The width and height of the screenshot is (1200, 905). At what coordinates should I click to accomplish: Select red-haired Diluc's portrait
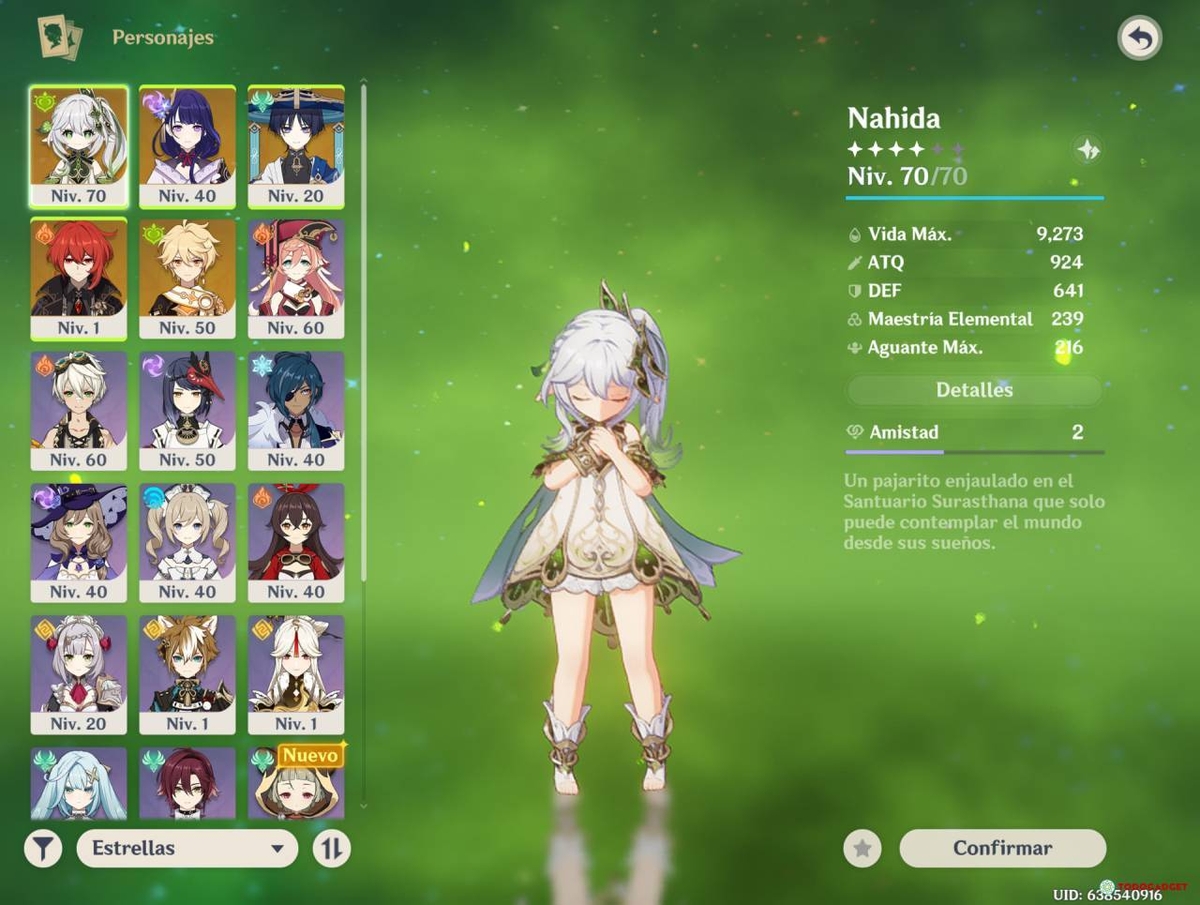pyautogui.click(x=79, y=278)
